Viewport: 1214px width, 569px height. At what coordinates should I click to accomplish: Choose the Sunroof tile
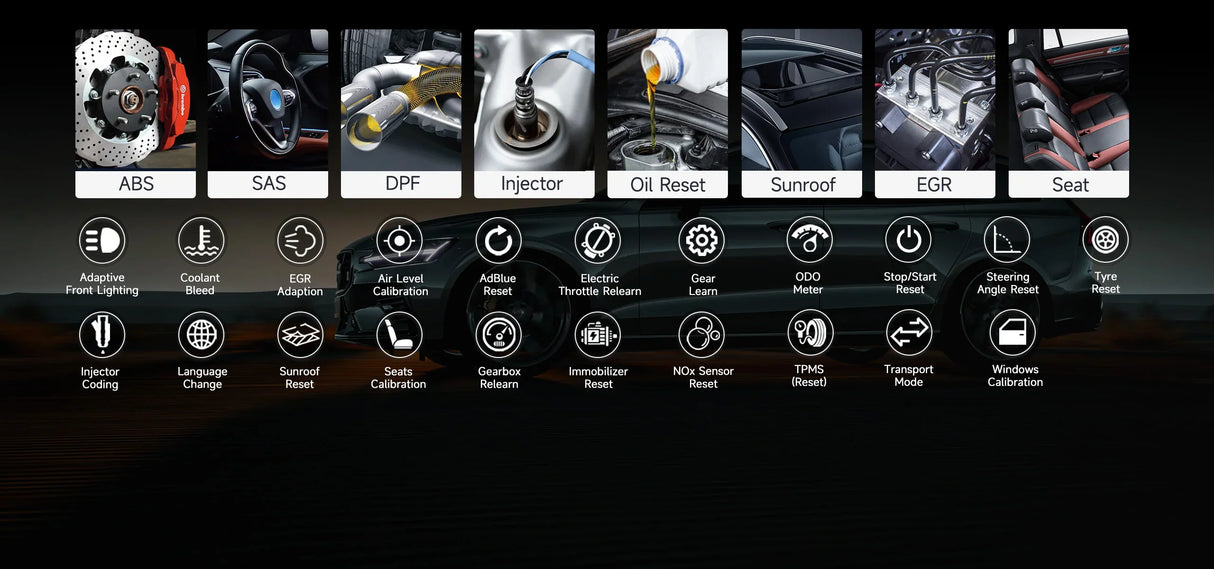point(801,113)
